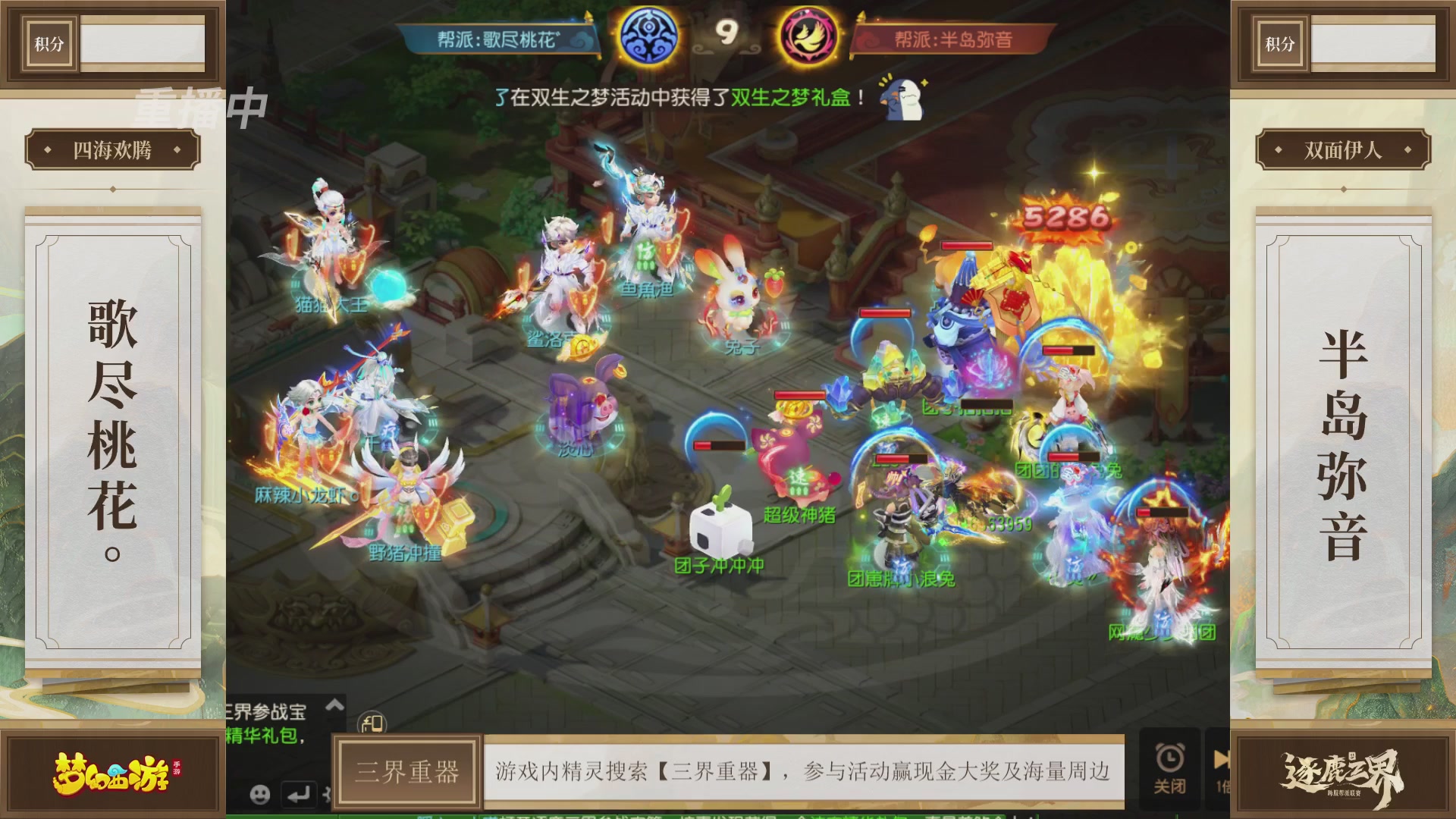This screenshot has width=1456, height=819.
Task: Select the 四海欢腾 banner tab
Action: pyautogui.click(x=111, y=149)
